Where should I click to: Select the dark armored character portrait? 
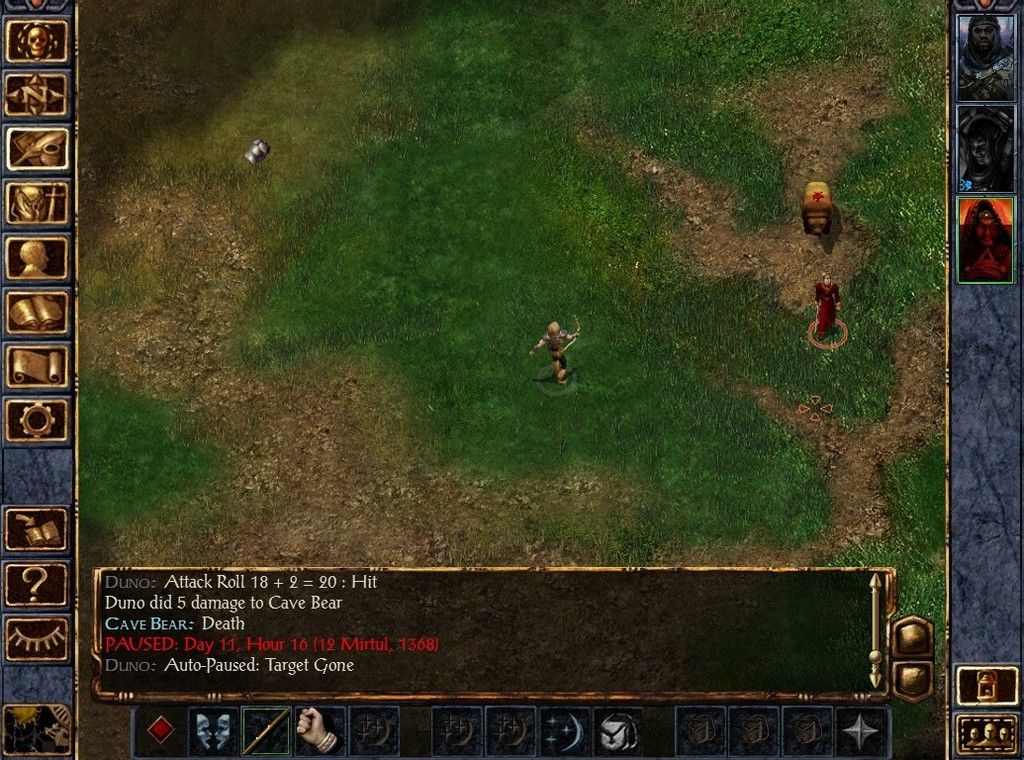(985, 148)
